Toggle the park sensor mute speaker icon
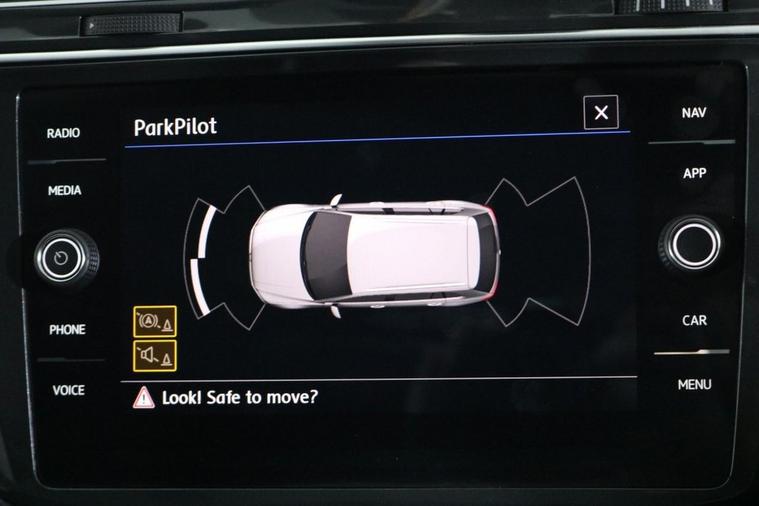The height and width of the screenshot is (506, 759). pos(155,355)
